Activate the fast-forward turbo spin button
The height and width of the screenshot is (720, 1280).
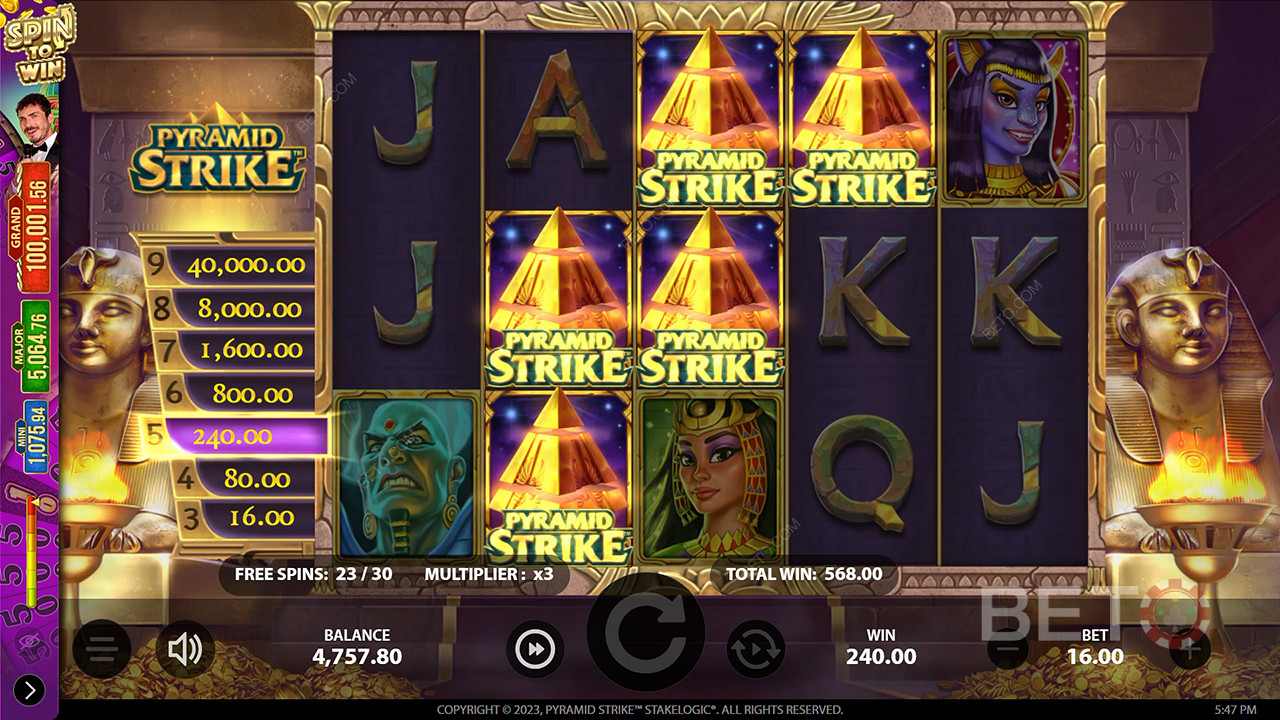point(535,650)
